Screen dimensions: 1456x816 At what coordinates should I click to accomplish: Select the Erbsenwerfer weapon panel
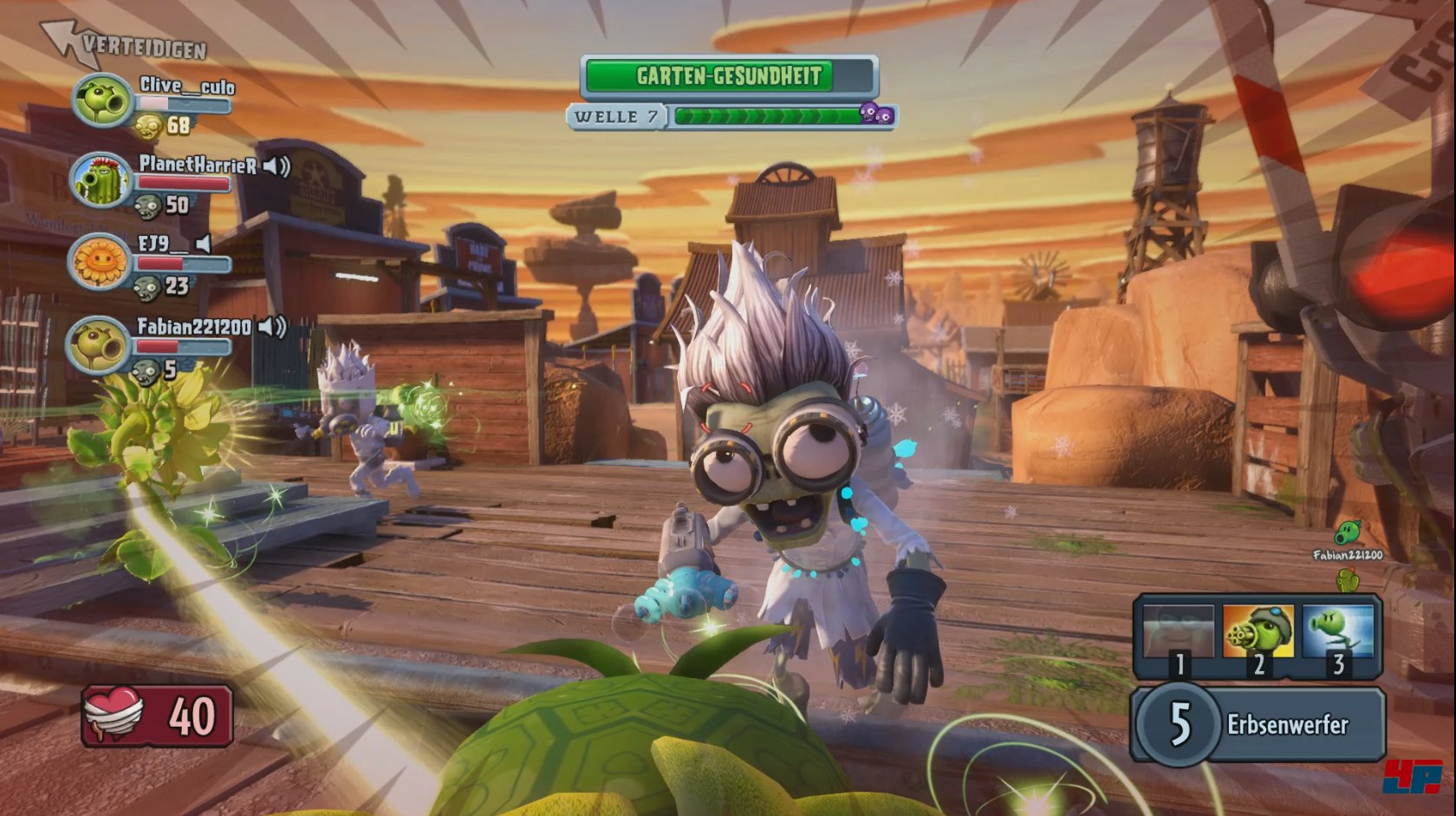pyautogui.click(x=1258, y=724)
